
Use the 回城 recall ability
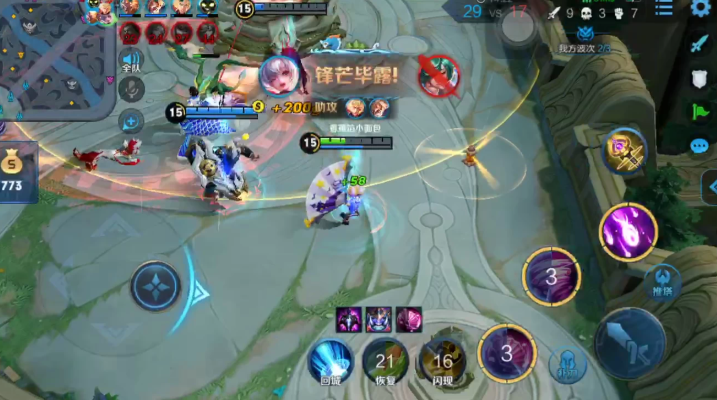coord(330,360)
